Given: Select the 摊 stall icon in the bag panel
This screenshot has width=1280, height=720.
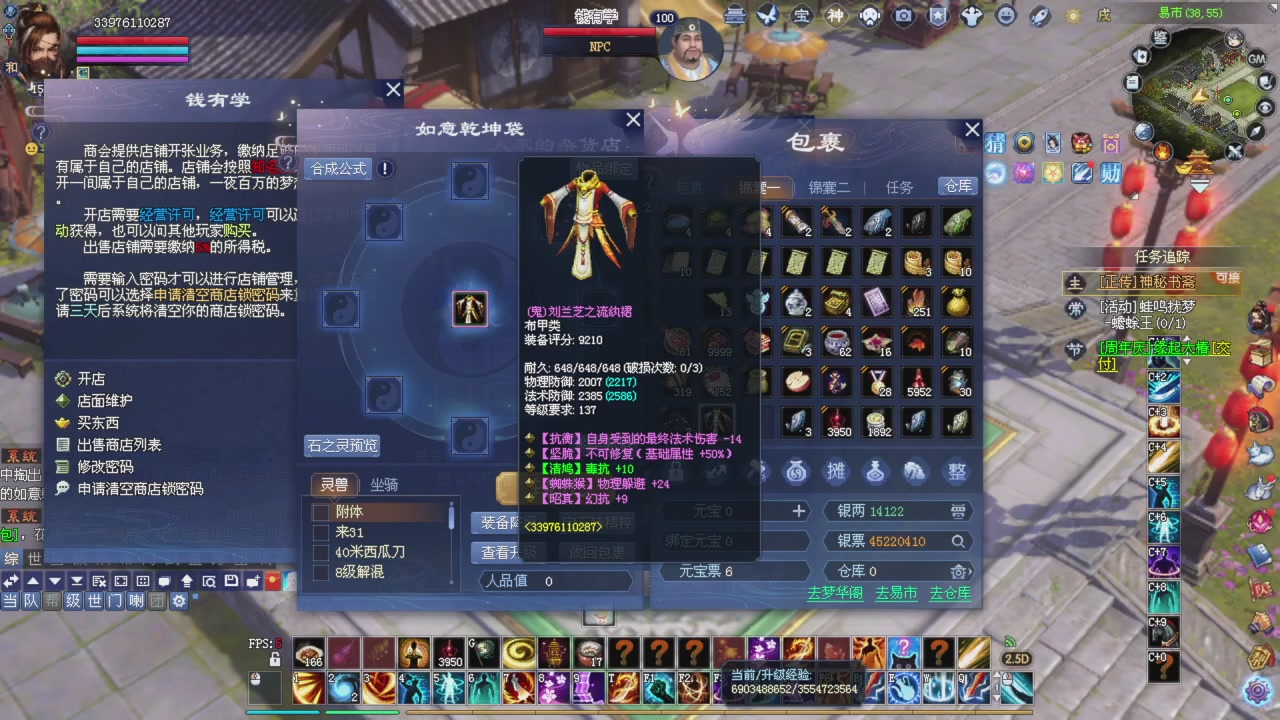Looking at the screenshot, I should tap(836, 472).
